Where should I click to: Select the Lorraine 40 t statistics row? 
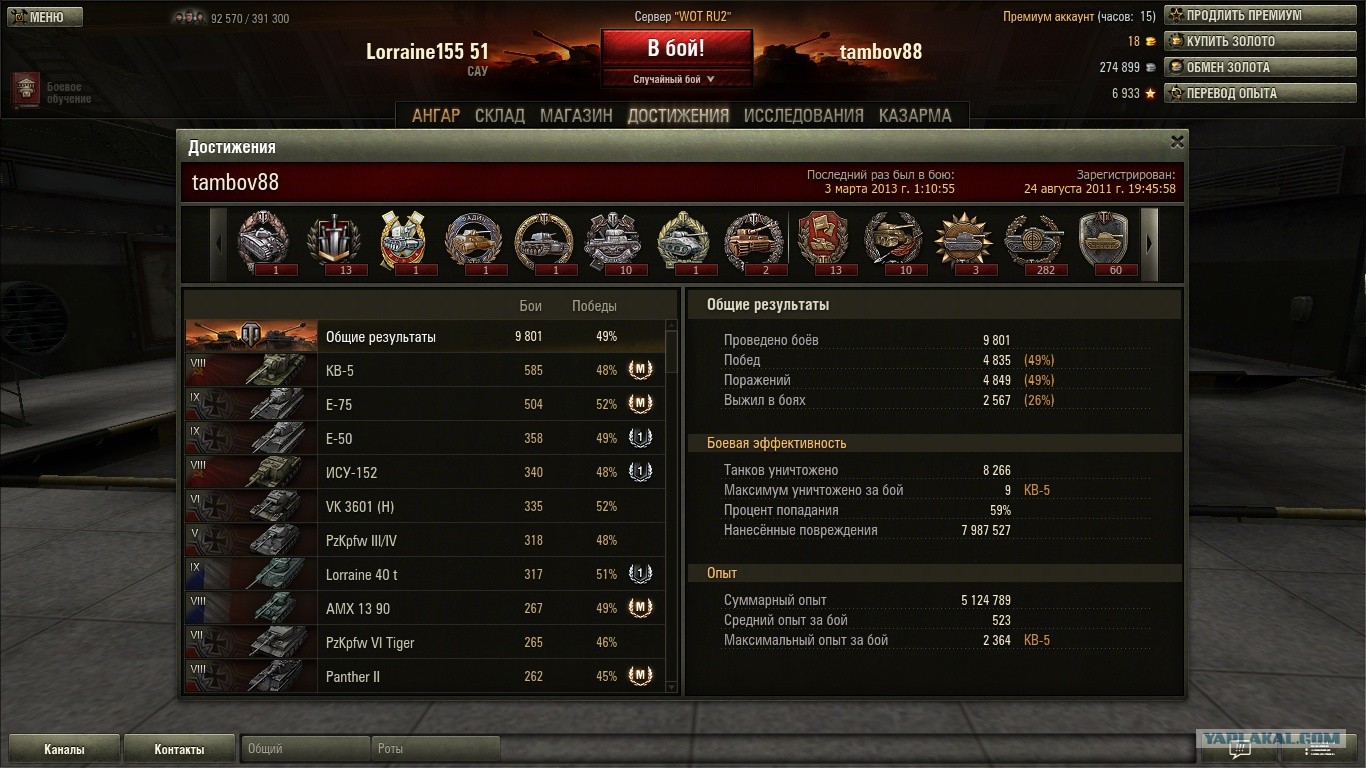[x=424, y=575]
